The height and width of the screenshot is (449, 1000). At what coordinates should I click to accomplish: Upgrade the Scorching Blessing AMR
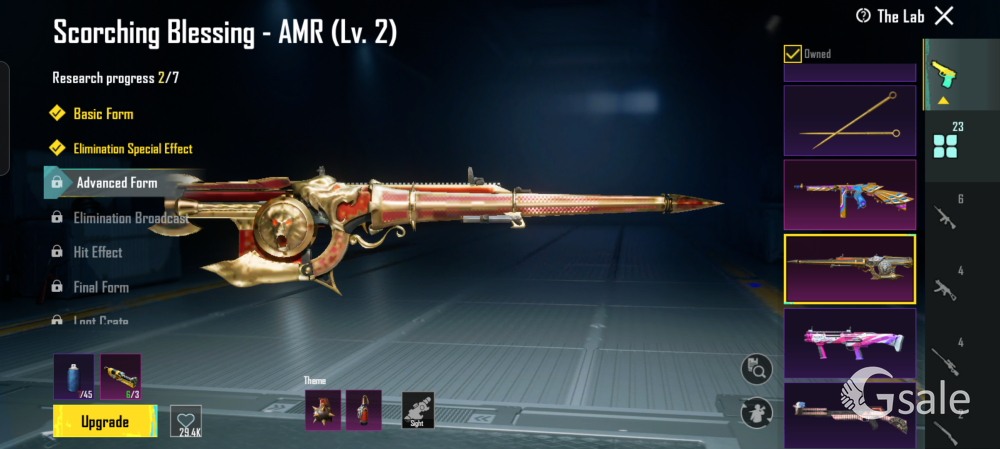click(105, 421)
